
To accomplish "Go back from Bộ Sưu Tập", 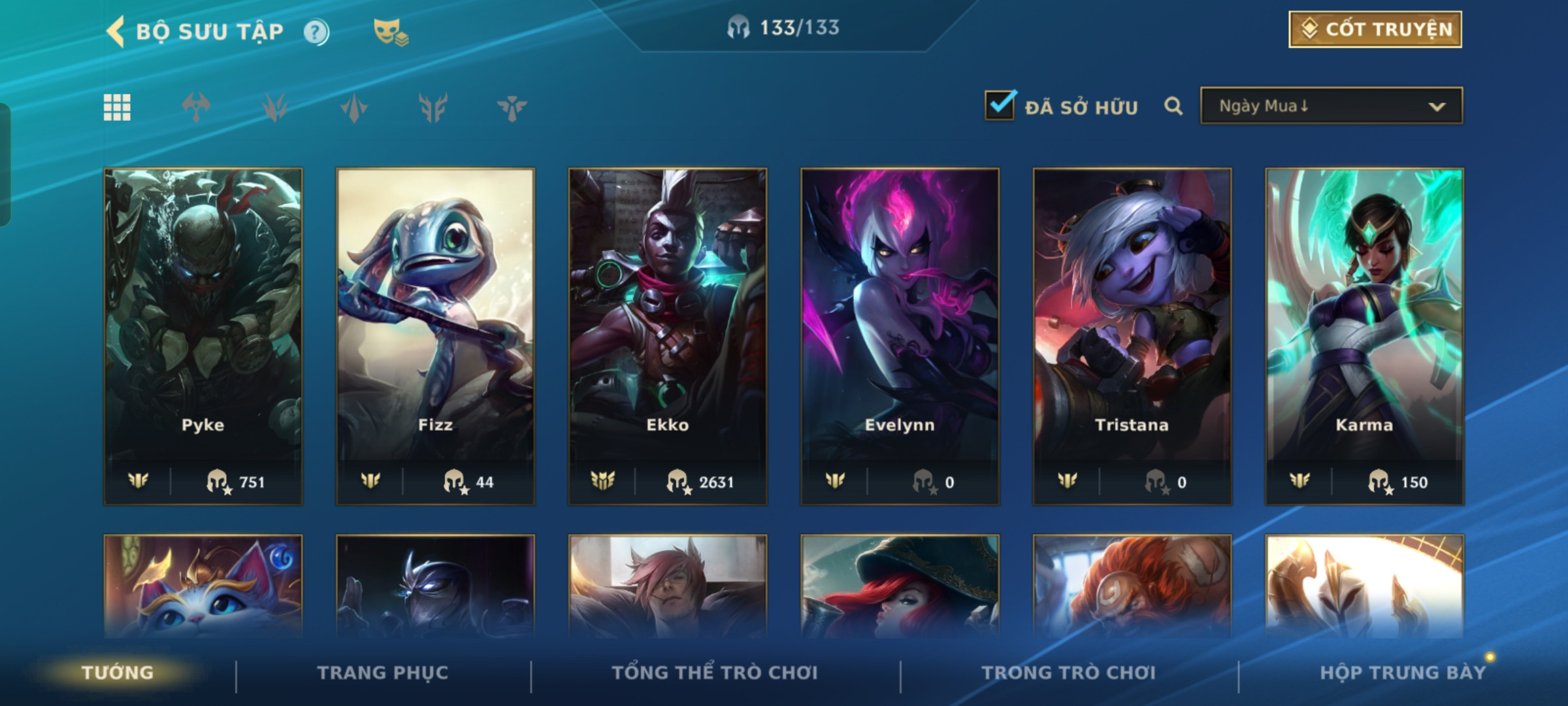I will [116, 31].
